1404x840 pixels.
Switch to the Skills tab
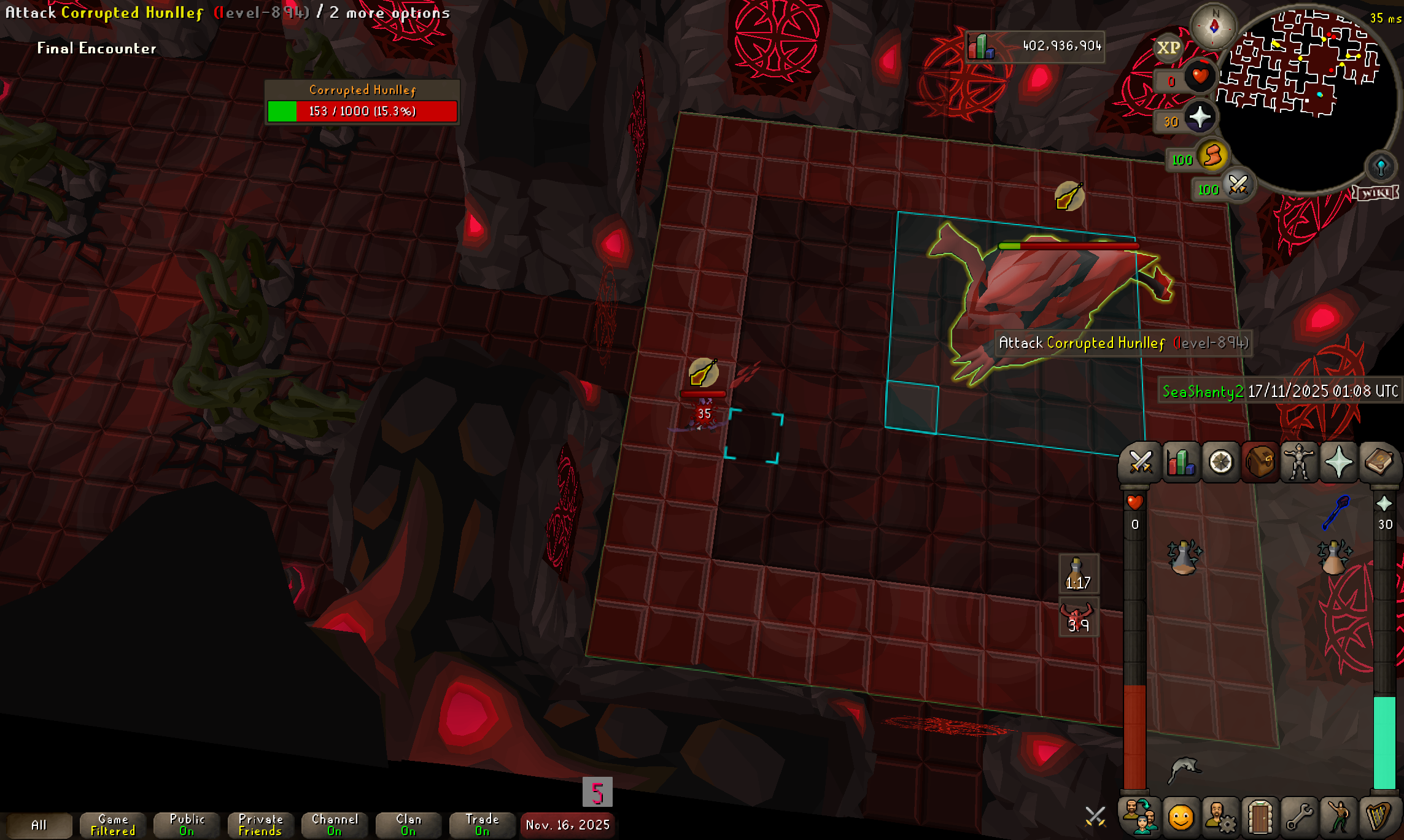pos(1181,462)
